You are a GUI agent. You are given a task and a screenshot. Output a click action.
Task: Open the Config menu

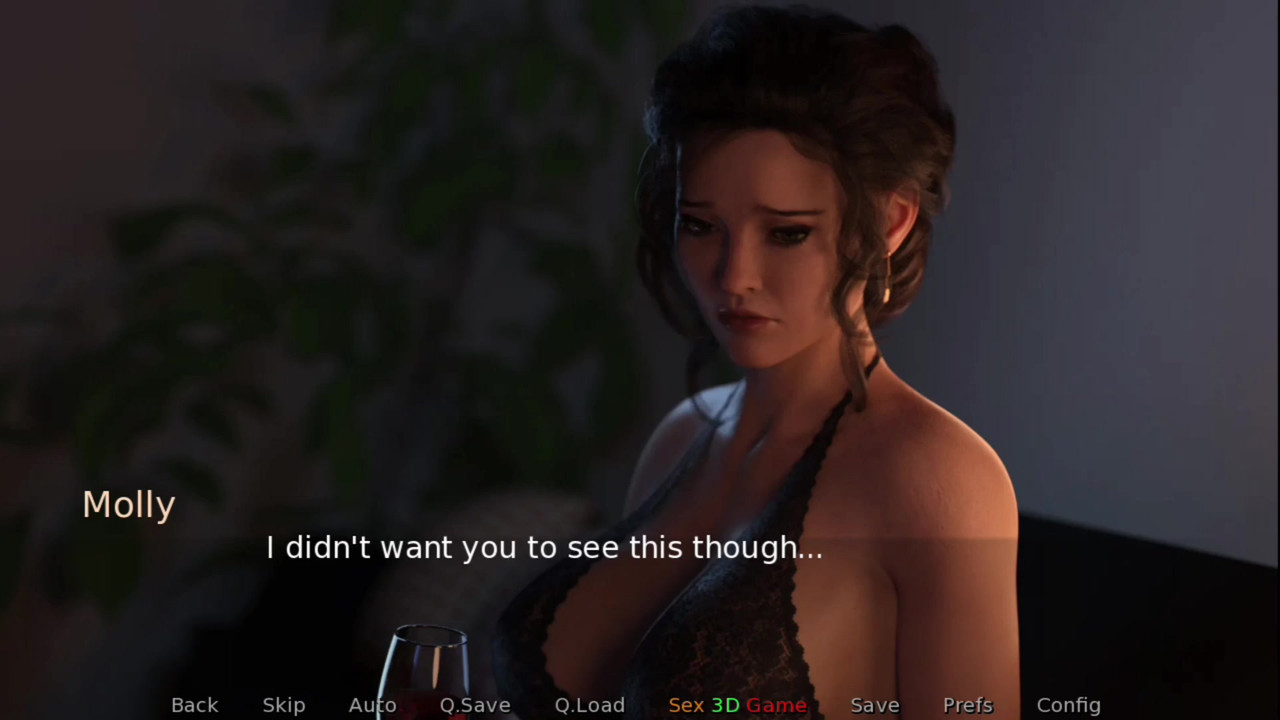pos(1068,705)
